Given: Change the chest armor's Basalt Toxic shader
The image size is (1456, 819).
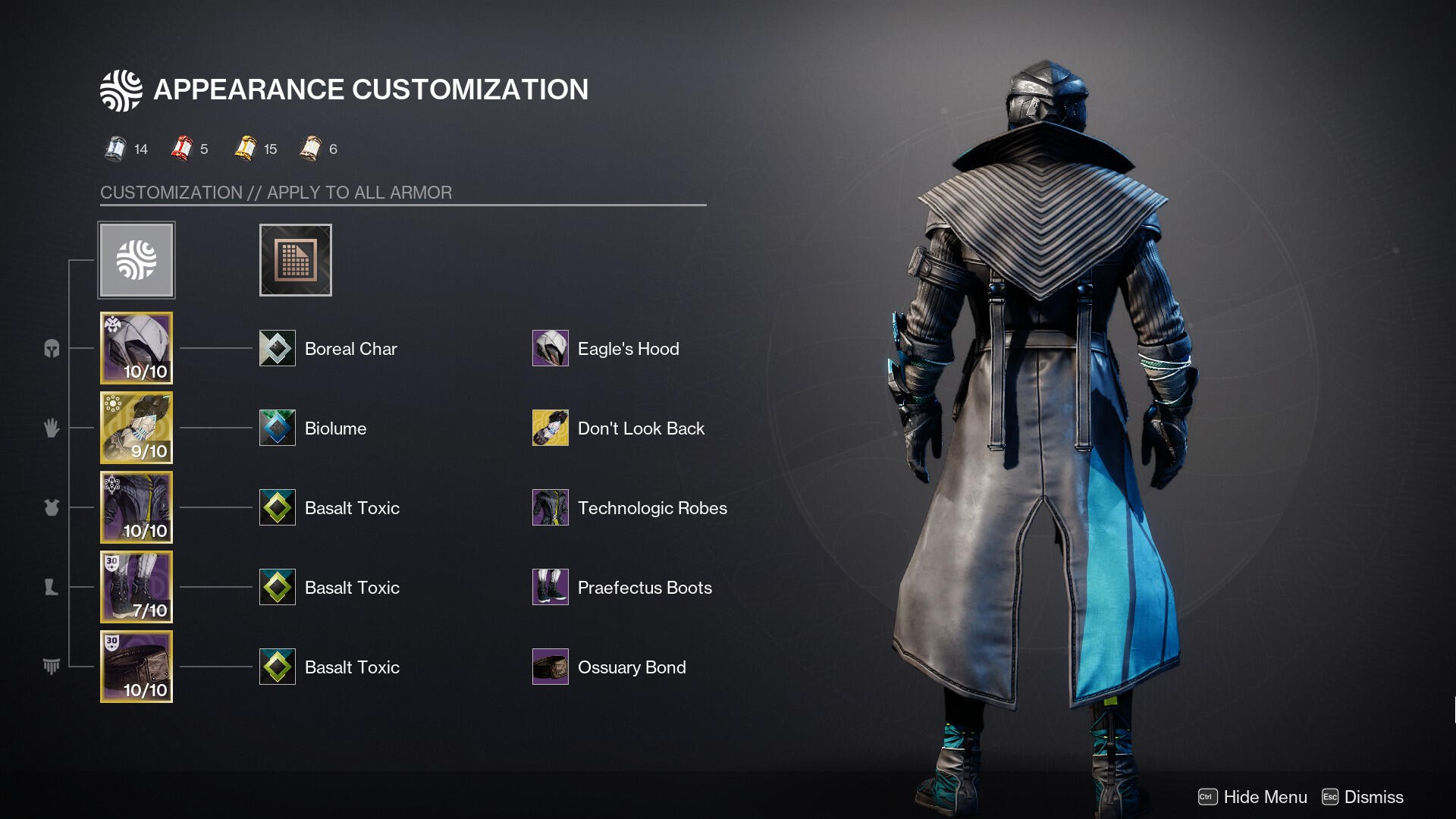Looking at the screenshot, I should [x=278, y=507].
